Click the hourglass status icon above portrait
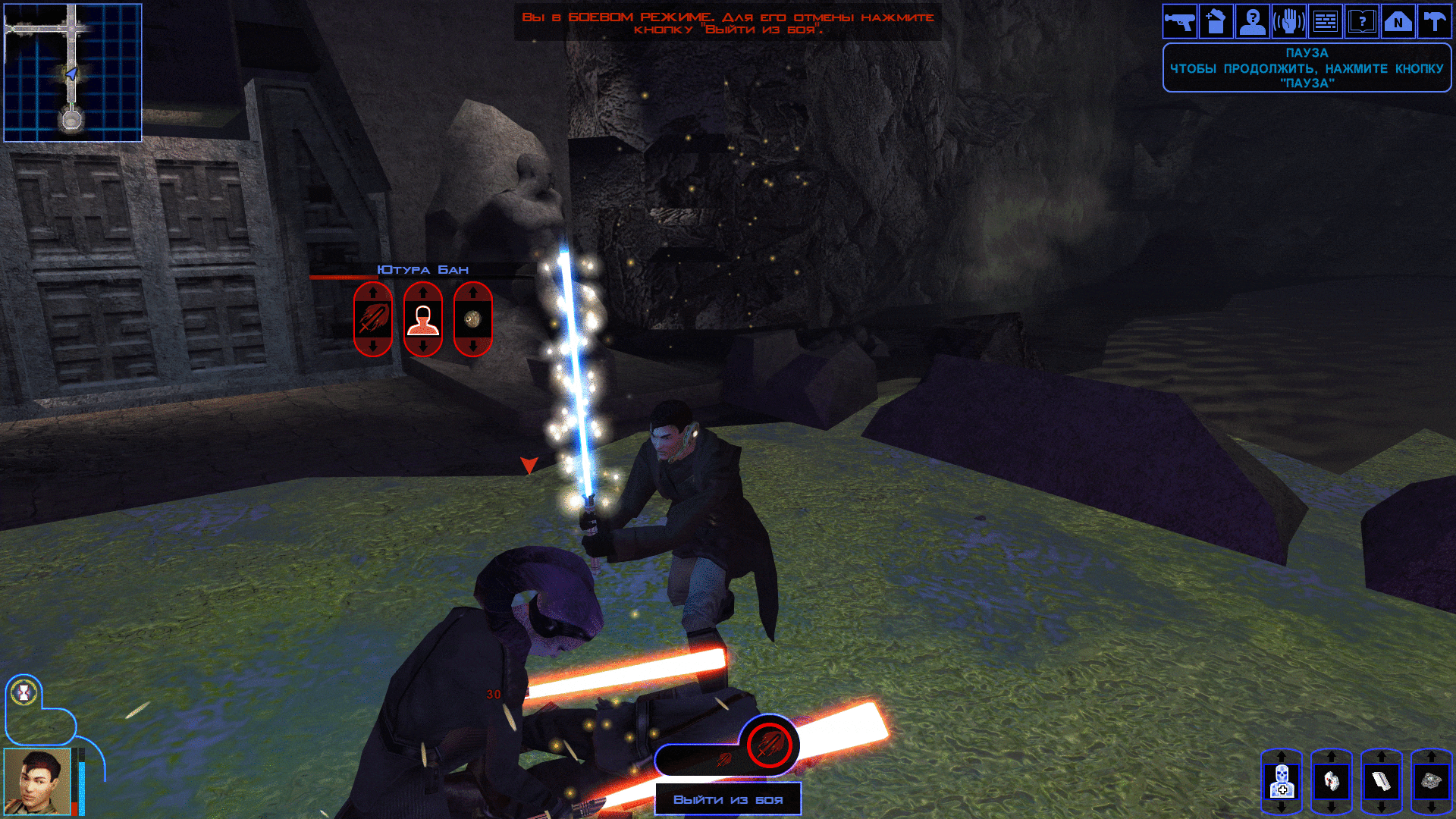 click(x=25, y=692)
